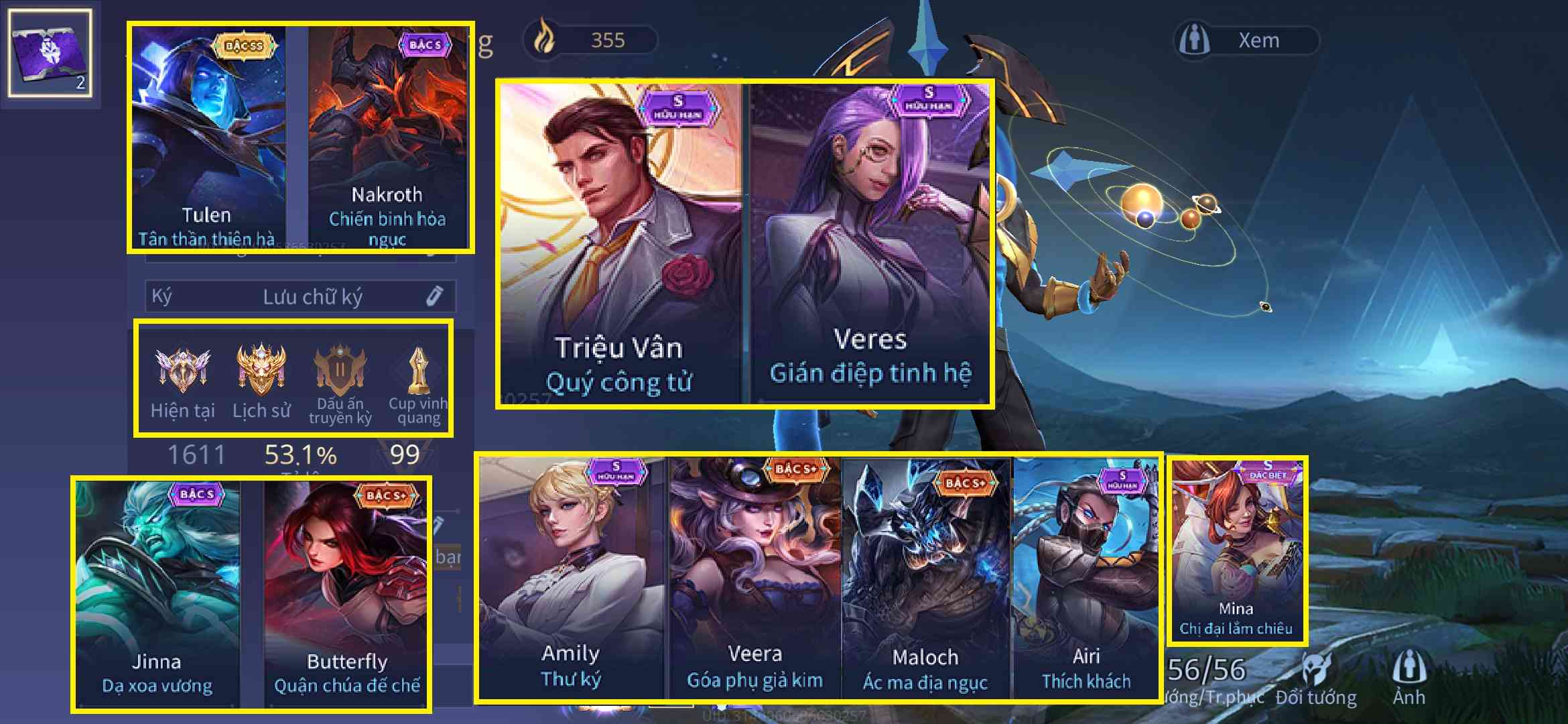This screenshot has width=1568, height=724.
Task: View the Dấu ấn truyền kỳ emblem
Action: pyautogui.click(x=340, y=383)
